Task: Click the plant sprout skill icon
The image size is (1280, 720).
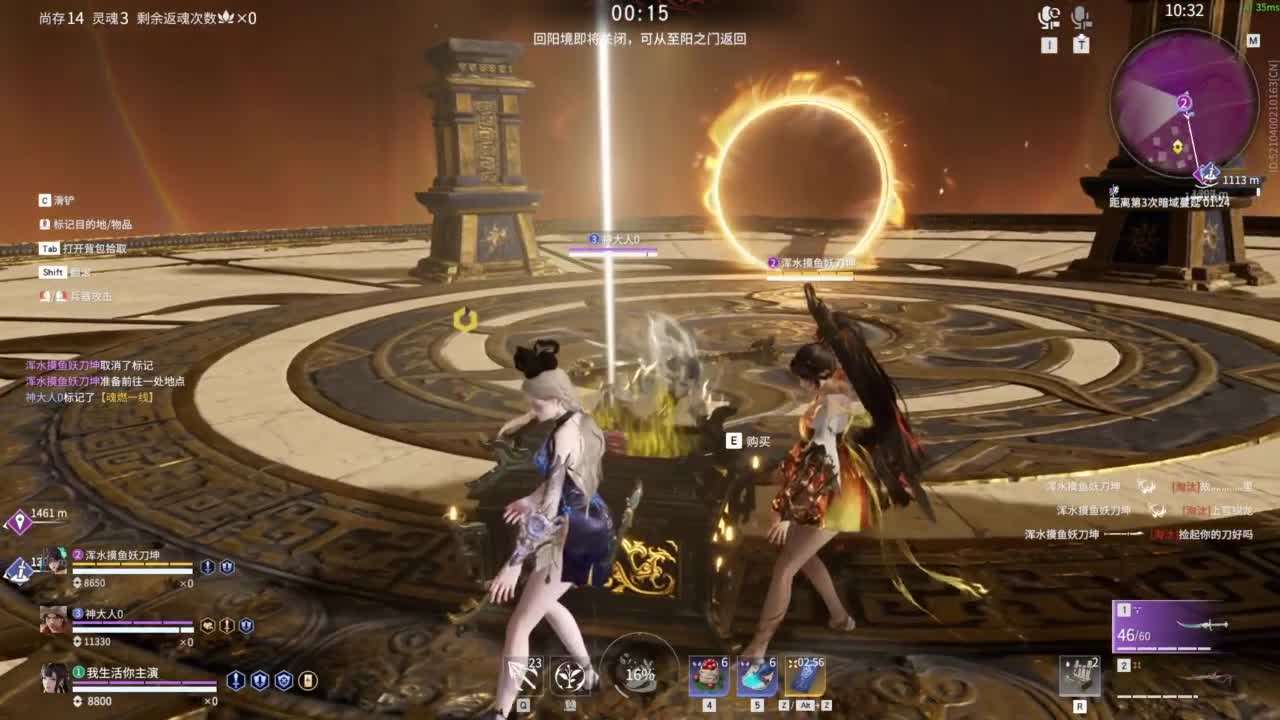Action: [568, 677]
